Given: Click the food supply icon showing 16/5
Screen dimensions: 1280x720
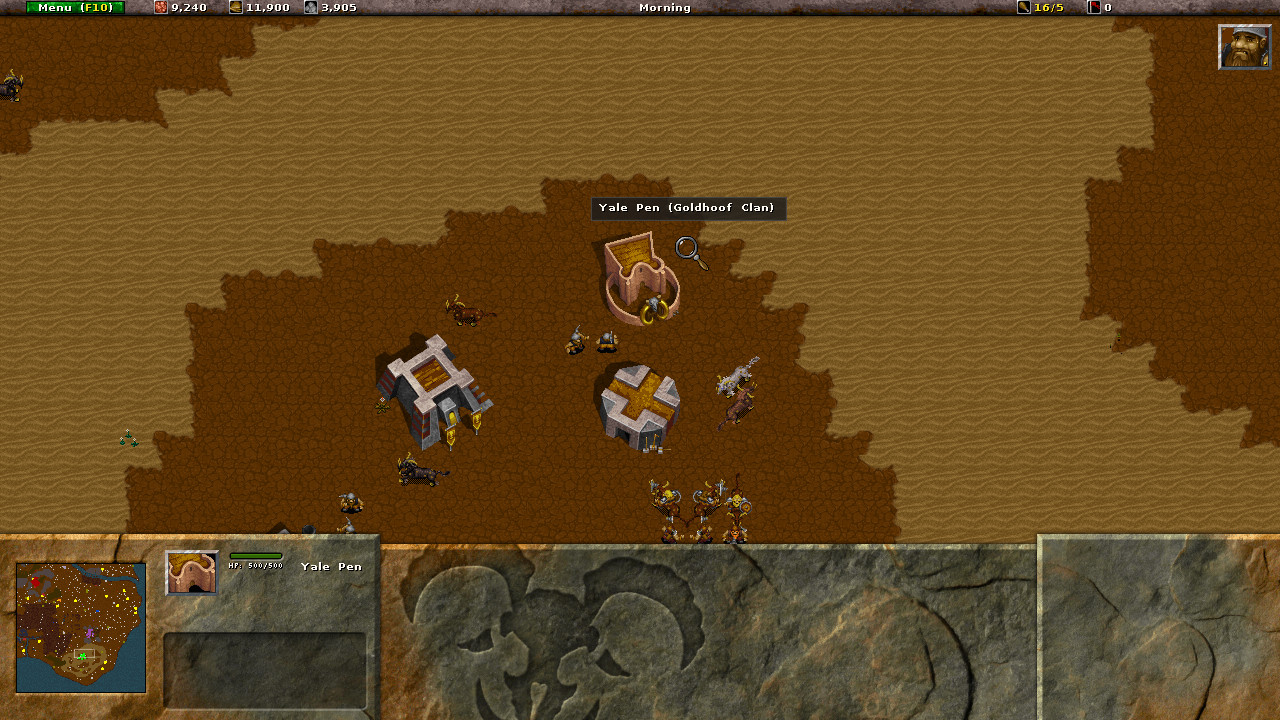Looking at the screenshot, I should (1022, 8).
